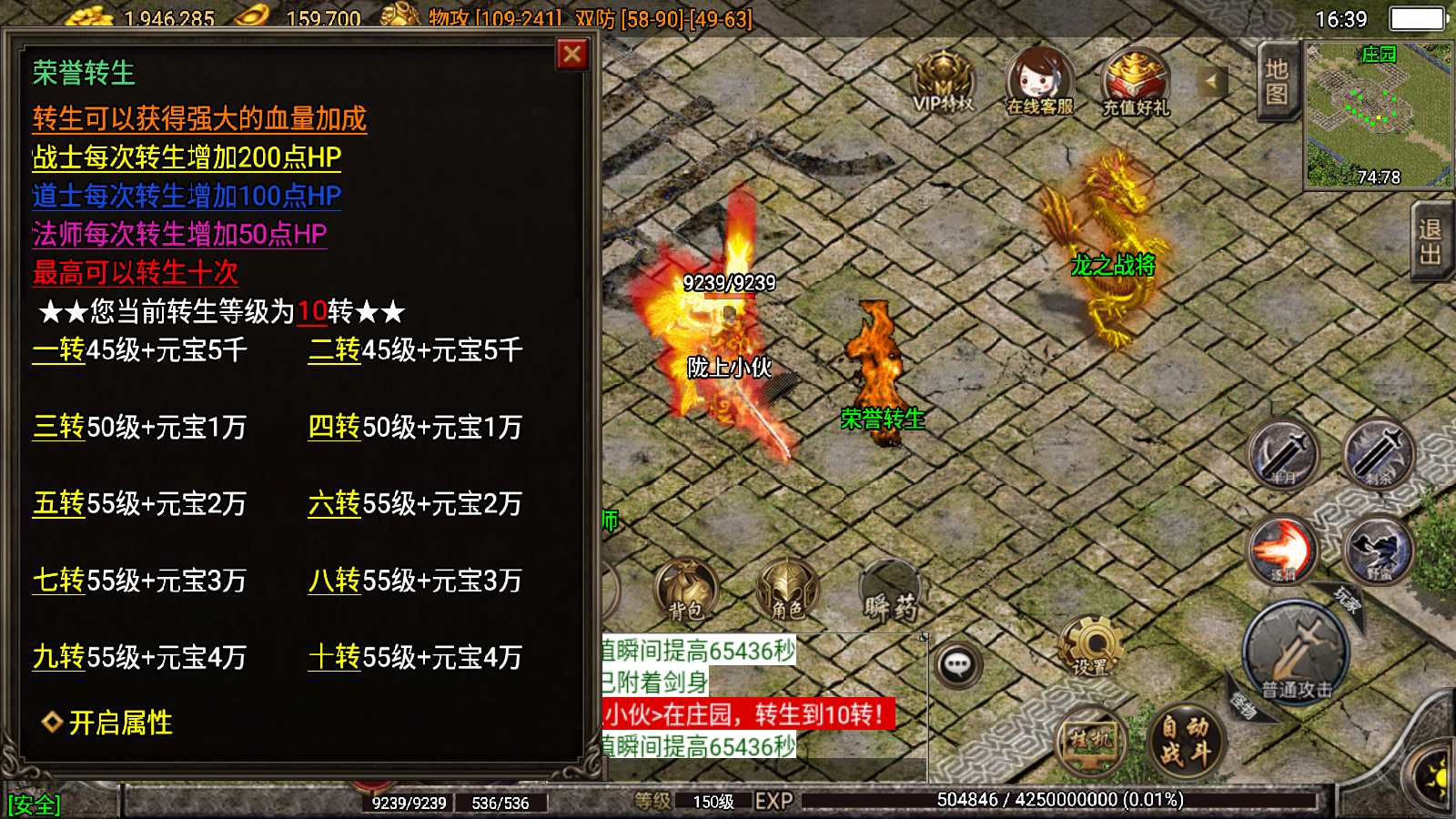Choose the 二转 rebirth option

tap(334, 350)
